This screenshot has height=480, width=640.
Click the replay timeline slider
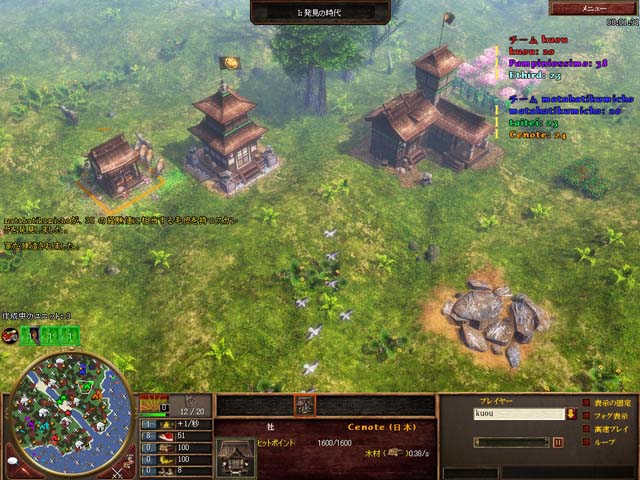click(x=512, y=441)
